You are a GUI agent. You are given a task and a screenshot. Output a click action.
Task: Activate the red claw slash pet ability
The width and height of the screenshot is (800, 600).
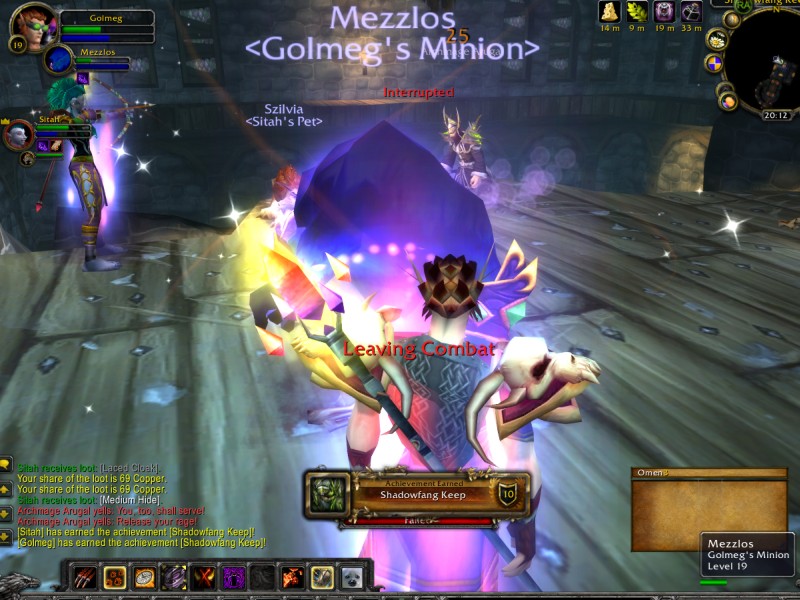coord(84,577)
